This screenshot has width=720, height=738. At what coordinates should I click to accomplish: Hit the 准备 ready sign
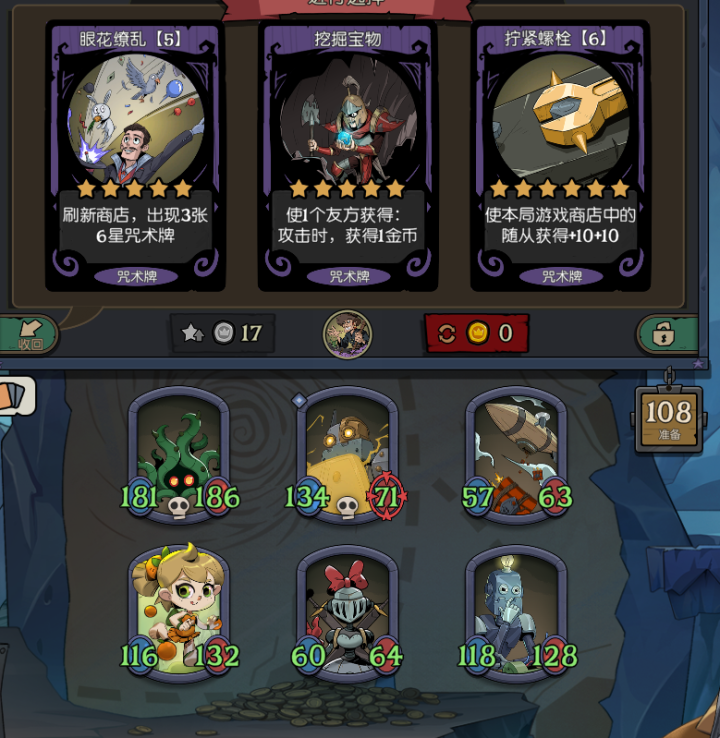[668, 415]
